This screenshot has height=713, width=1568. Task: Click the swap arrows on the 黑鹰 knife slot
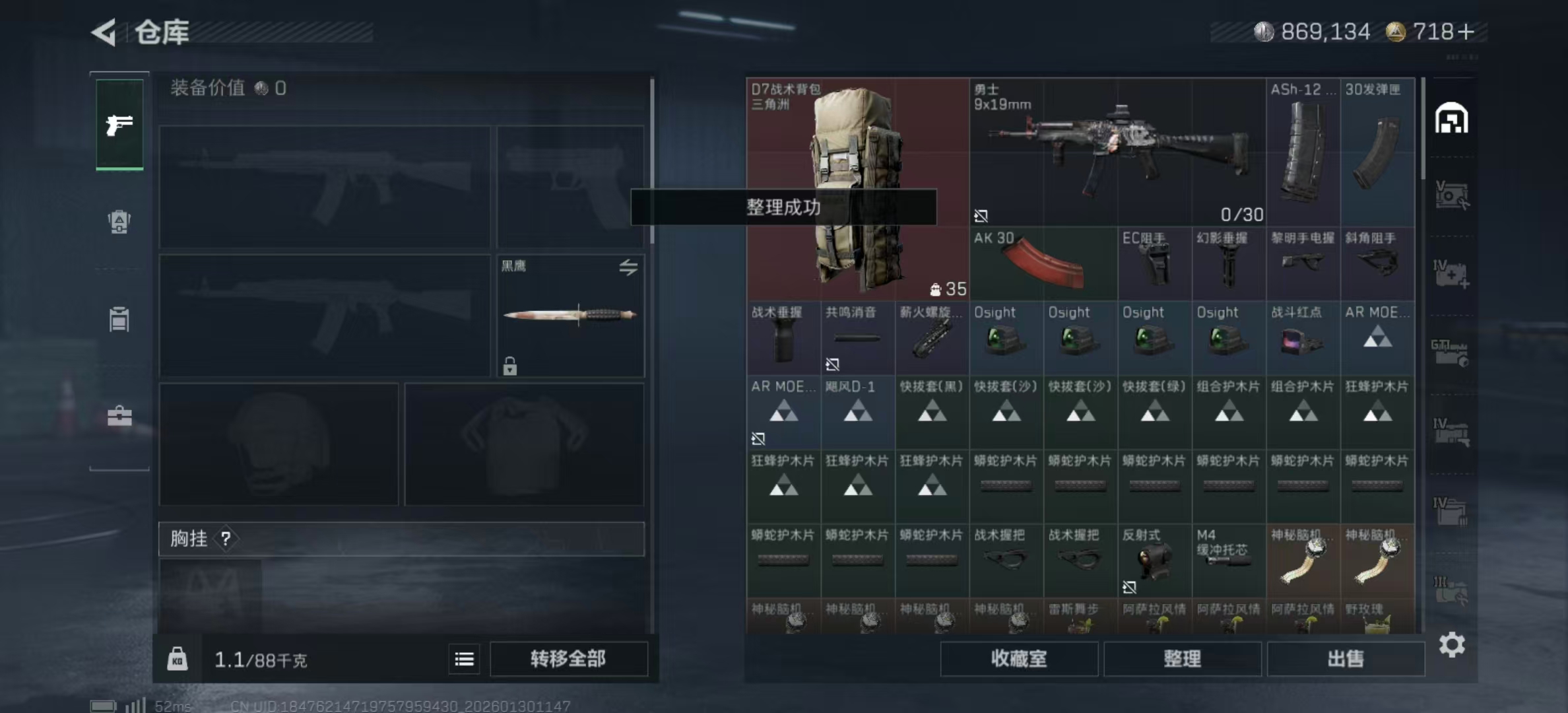[629, 267]
